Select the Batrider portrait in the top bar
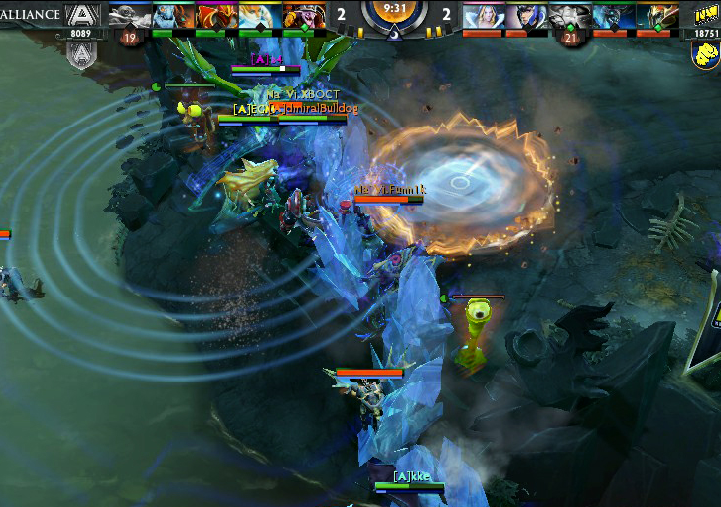 [x=215, y=15]
